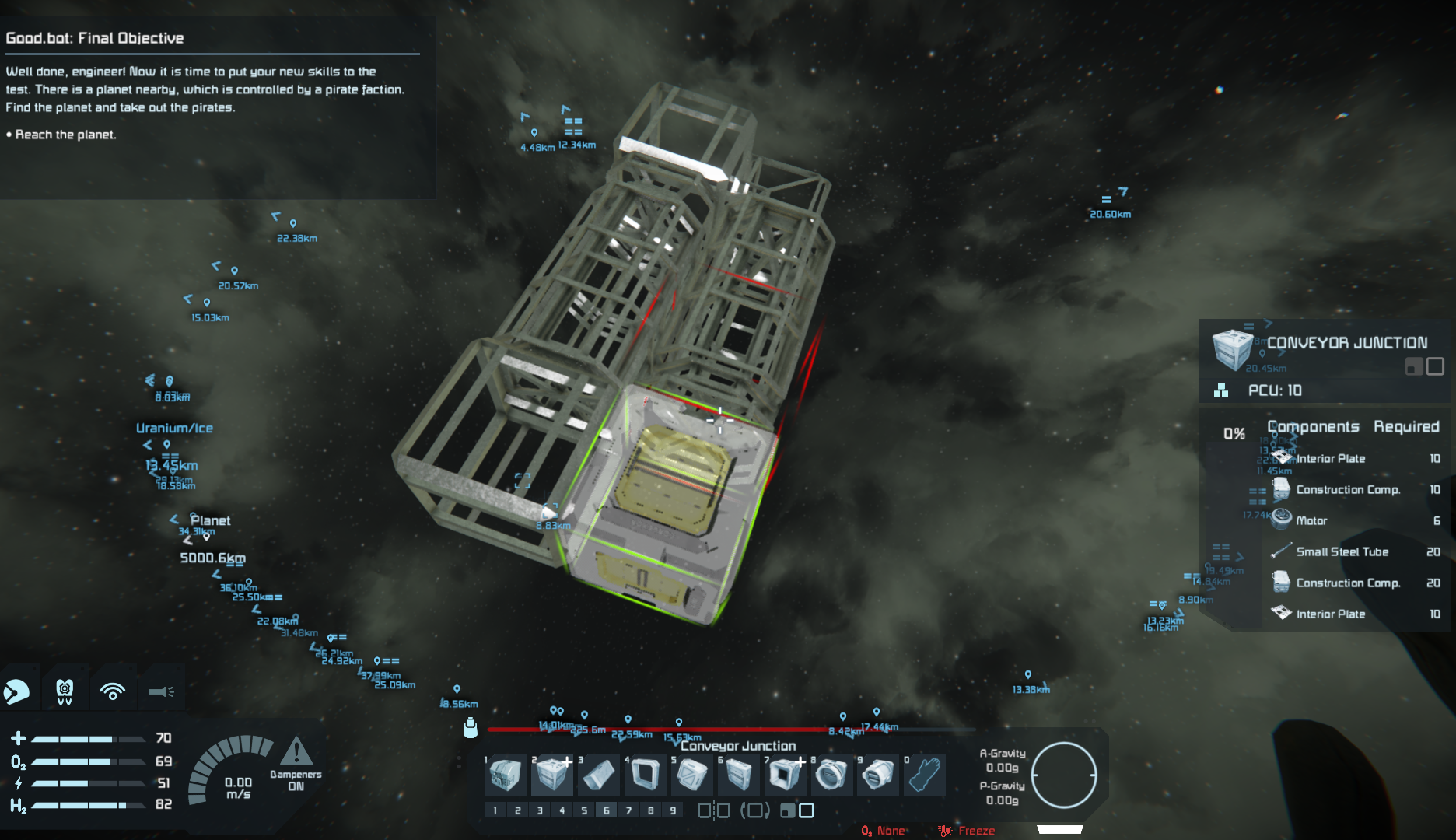This screenshot has width=1456, height=840.
Task: Choose the slot 6 container block
Action: (738, 775)
